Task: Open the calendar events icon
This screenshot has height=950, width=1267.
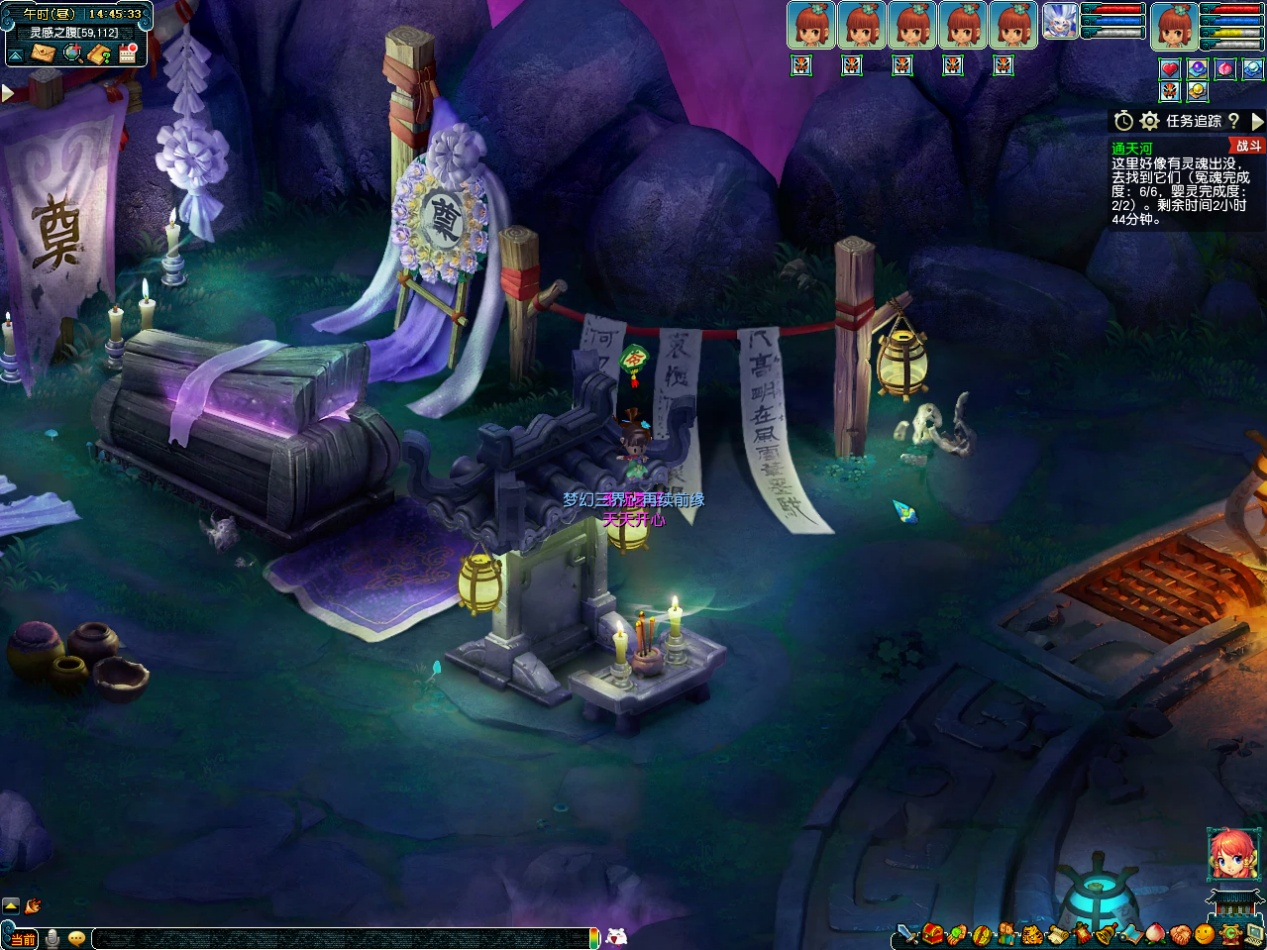Action: pyautogui.click(x=127, y=53)
